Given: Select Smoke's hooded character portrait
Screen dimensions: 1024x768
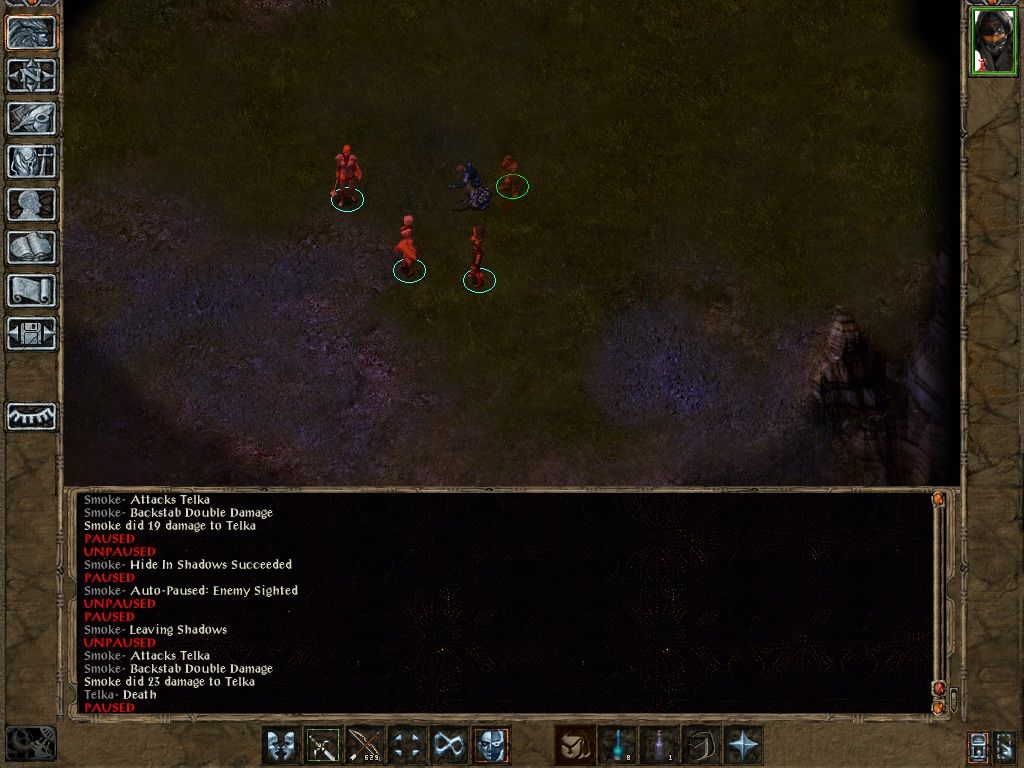Looking at the screenshot, I should click(992, 42).
